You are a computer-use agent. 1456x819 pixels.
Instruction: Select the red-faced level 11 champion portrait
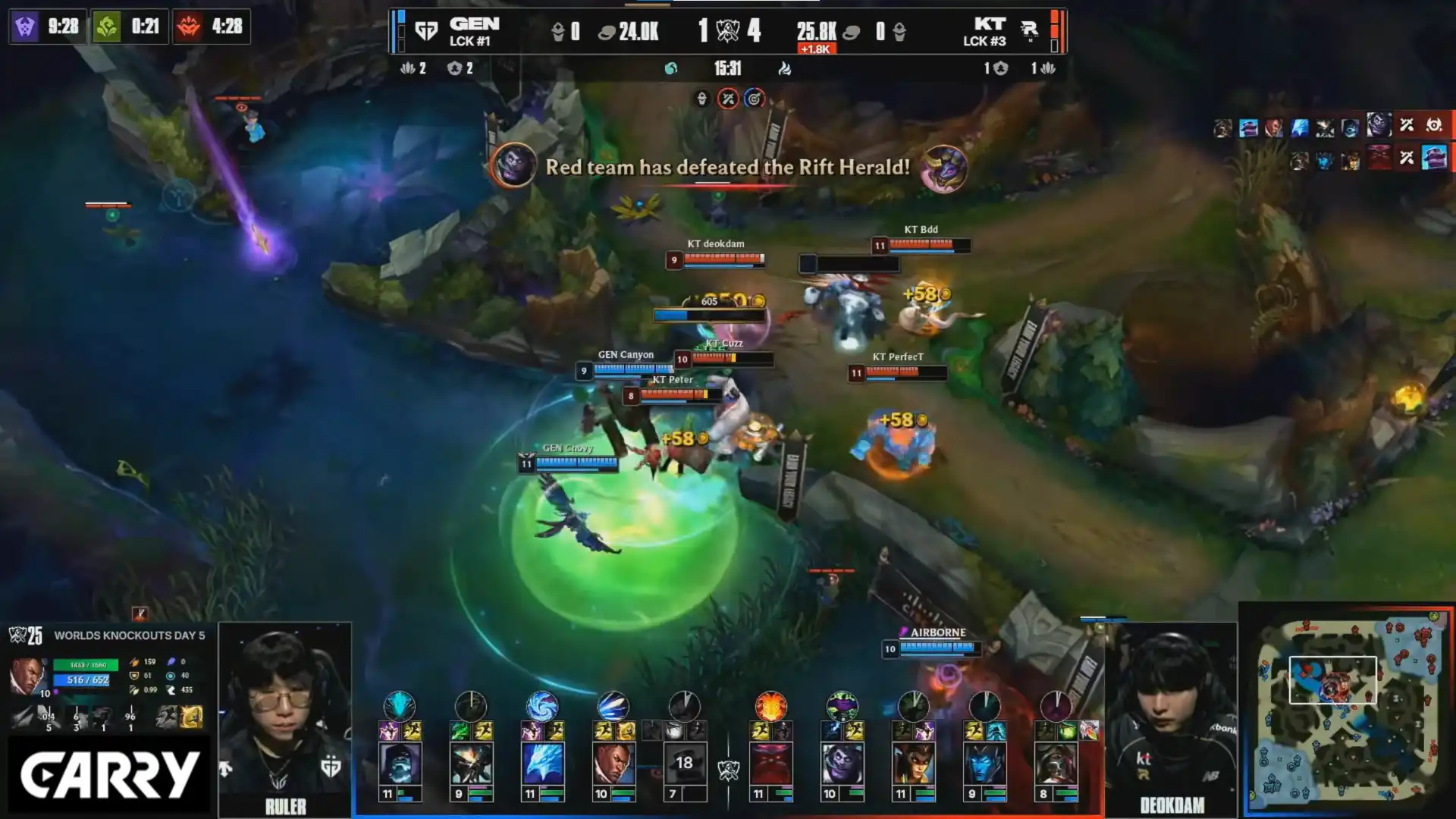pyautogui.click(x=770, y=763)
